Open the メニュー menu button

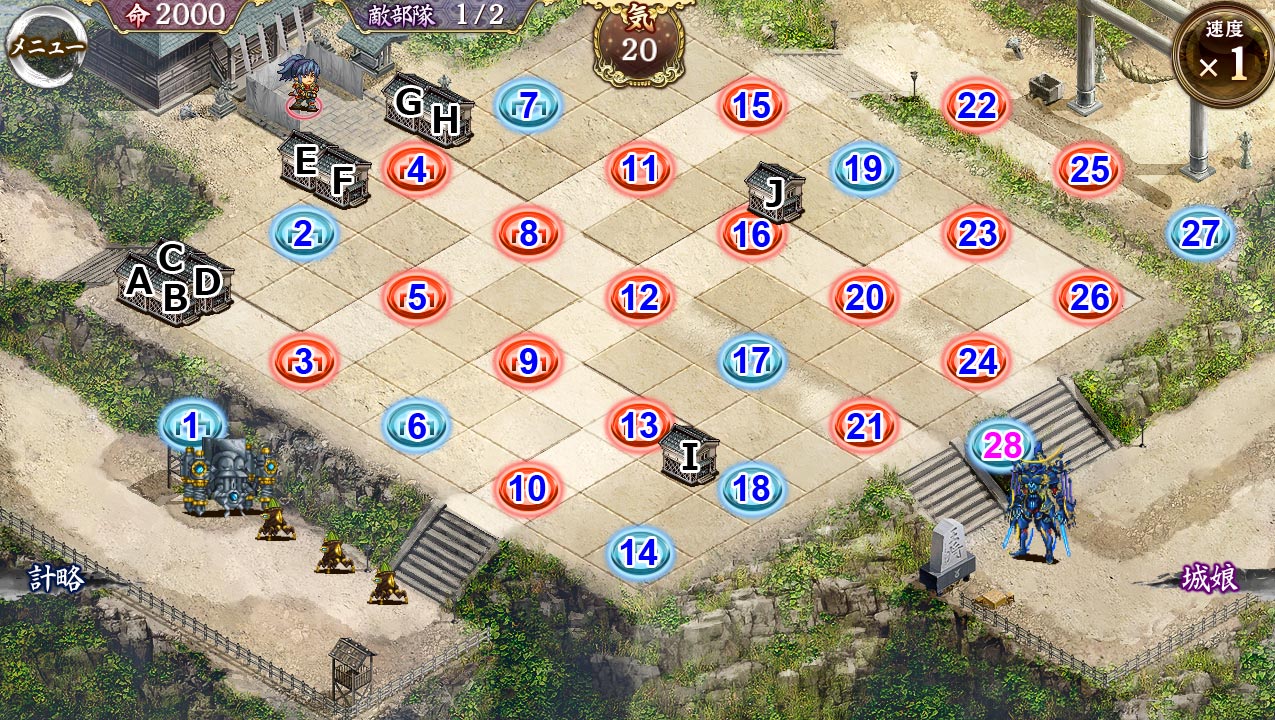(46, 46)
